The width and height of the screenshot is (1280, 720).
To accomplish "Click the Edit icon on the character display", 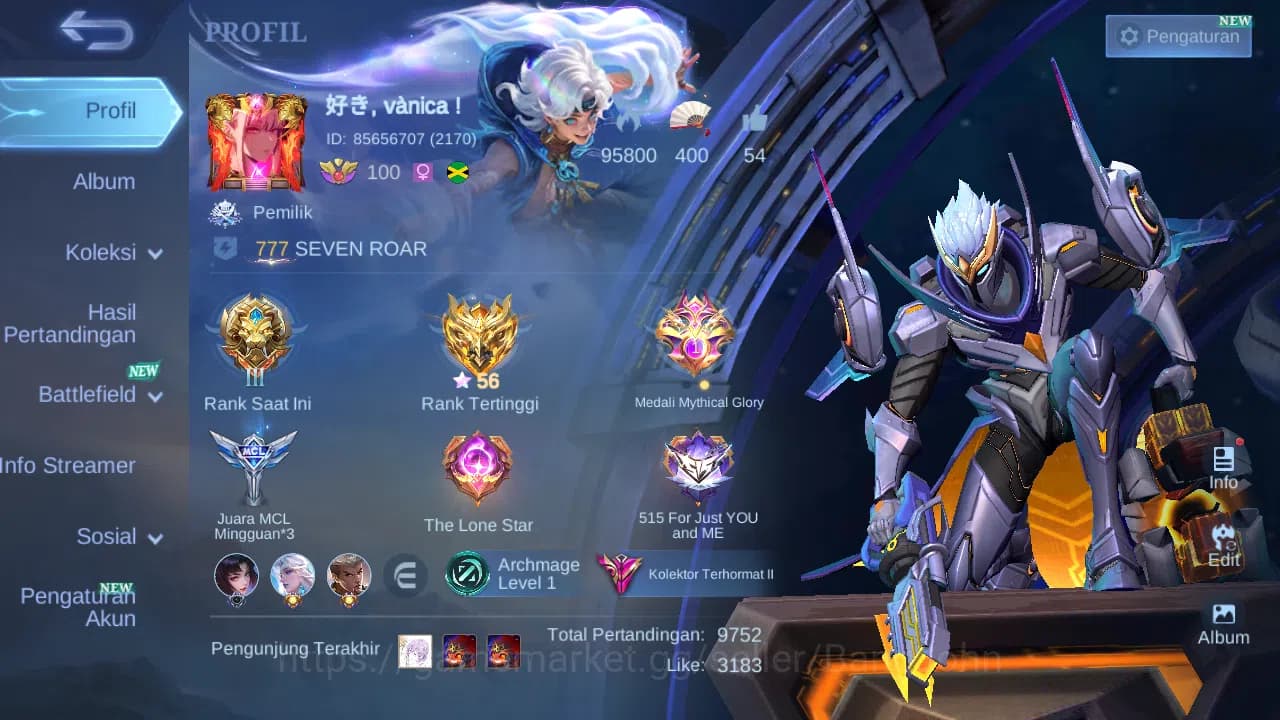I will pyautogui.click(x=1222, y=545).
